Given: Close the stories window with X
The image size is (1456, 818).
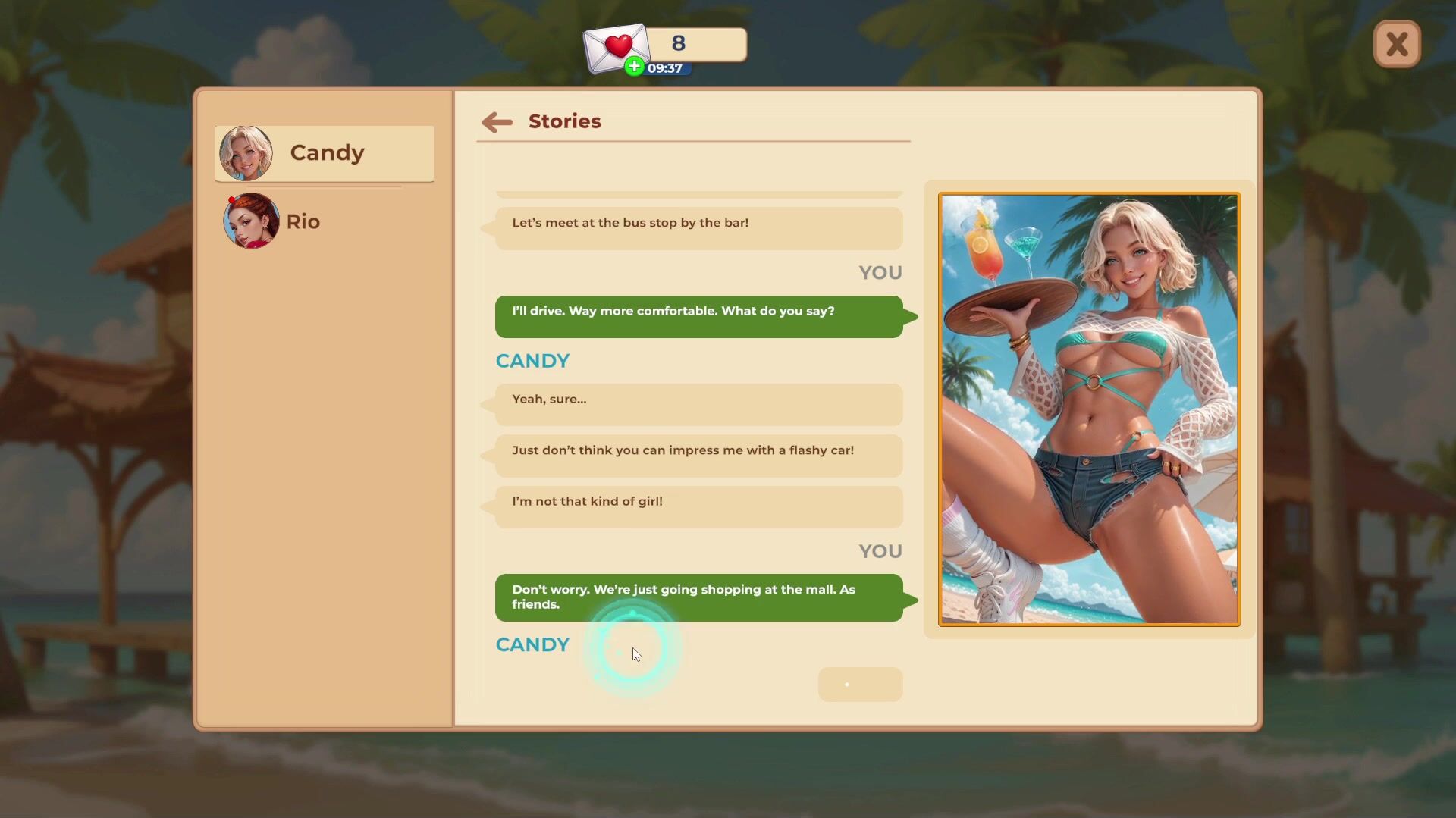Looking at the screenshot, I should coord(1396,45).
